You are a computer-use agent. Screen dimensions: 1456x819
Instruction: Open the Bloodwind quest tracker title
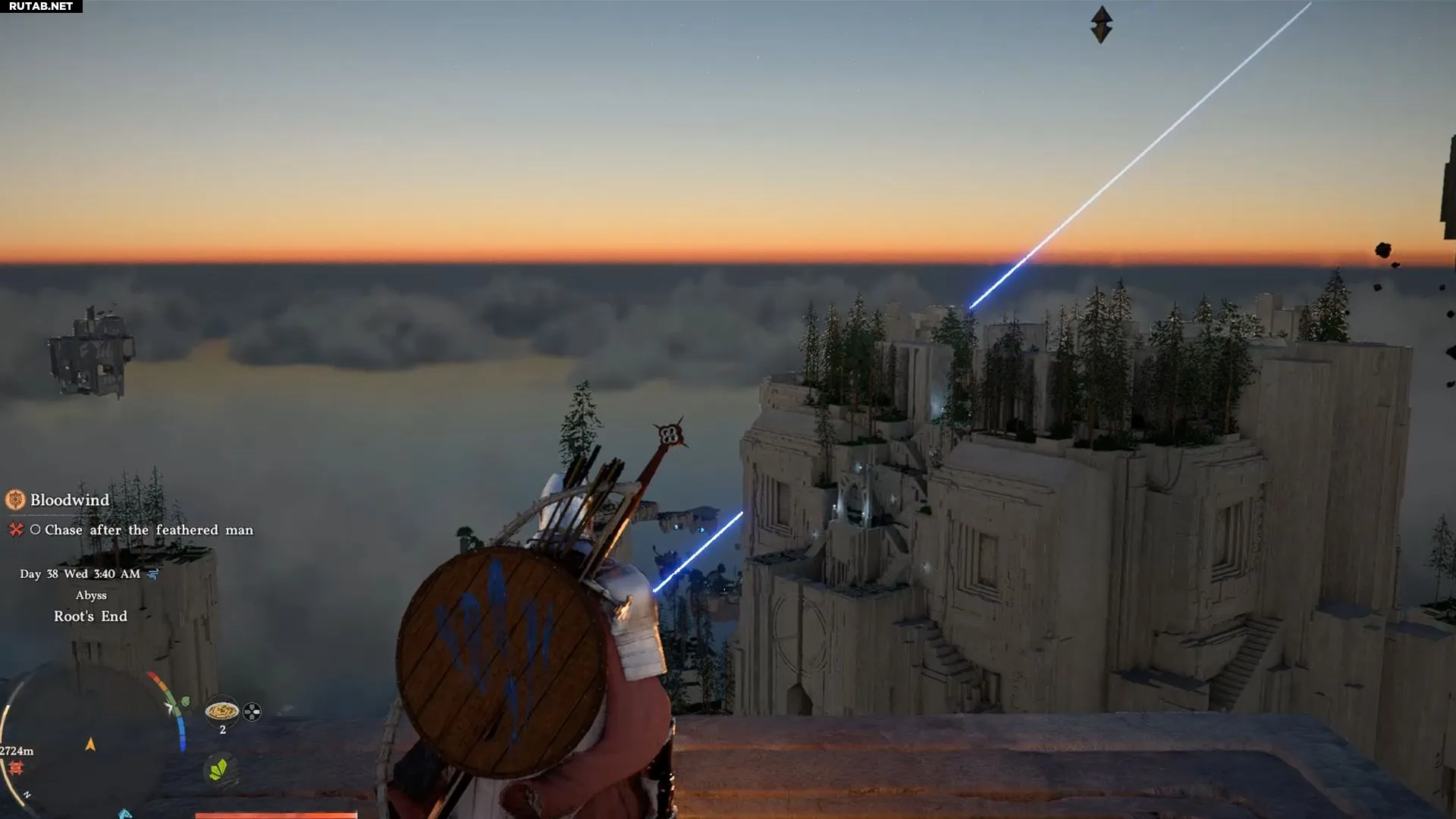(70, 500)
